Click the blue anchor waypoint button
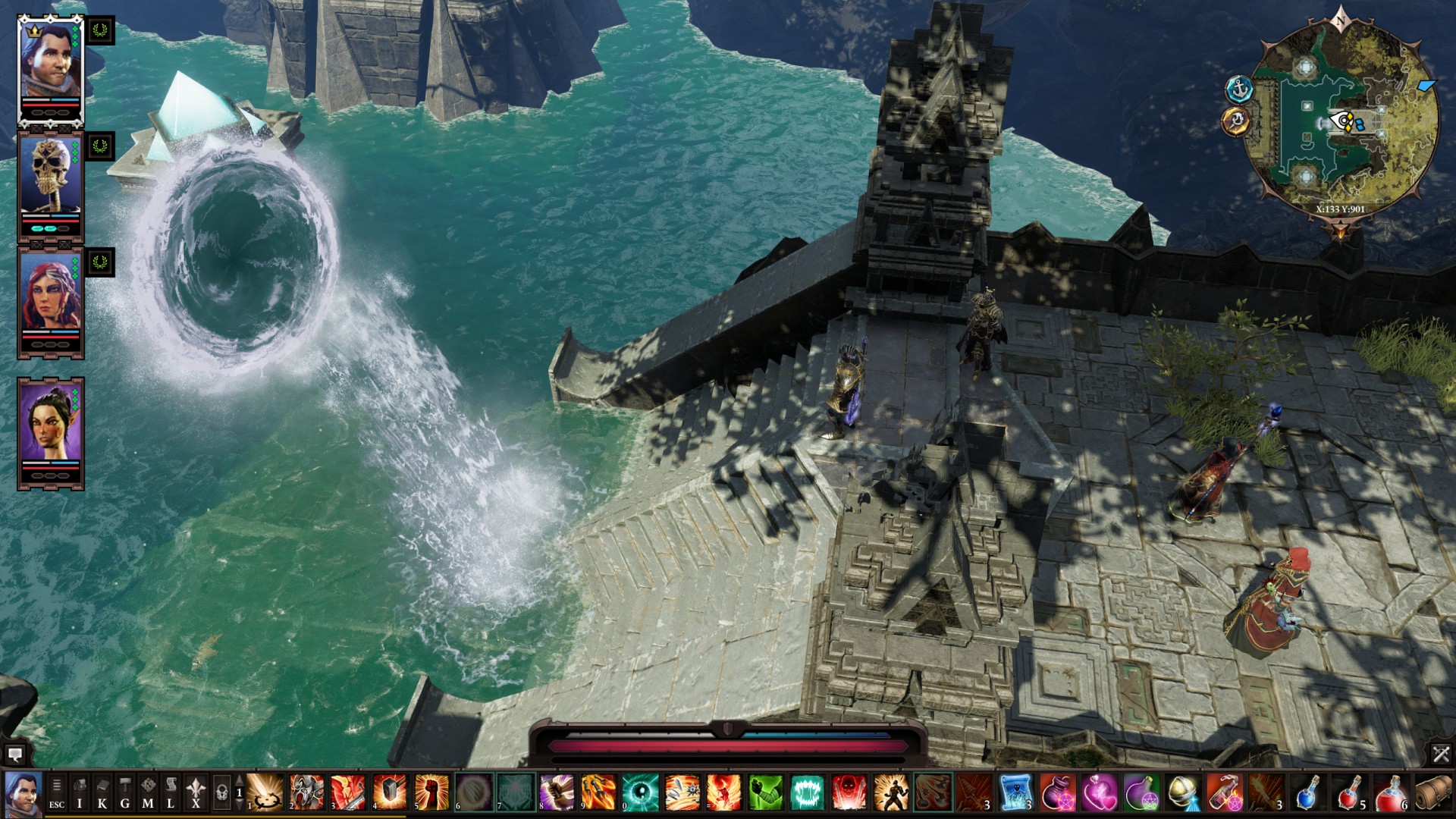The image size is (1456, 819). tap(1239, 89)
